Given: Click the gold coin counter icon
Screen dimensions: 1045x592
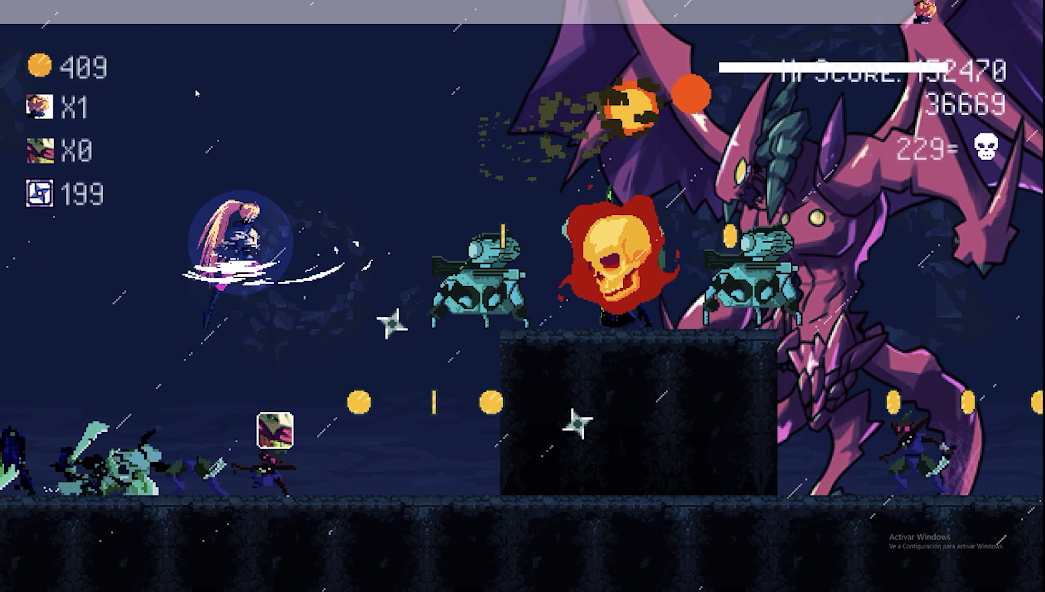Looking at the screenshot, I should [x=40, y=66].
